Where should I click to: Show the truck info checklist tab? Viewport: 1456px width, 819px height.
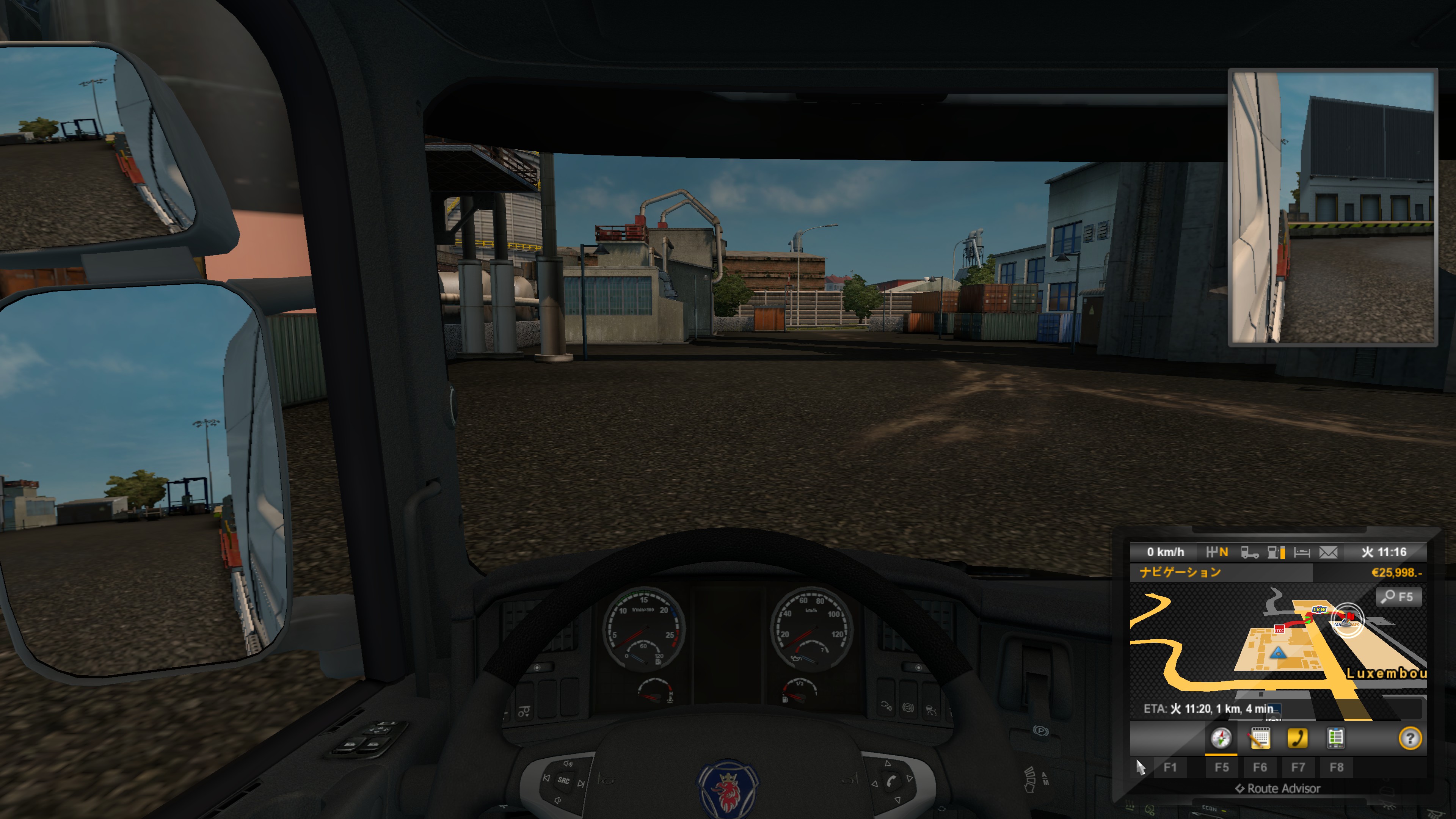coord(1335,738)
